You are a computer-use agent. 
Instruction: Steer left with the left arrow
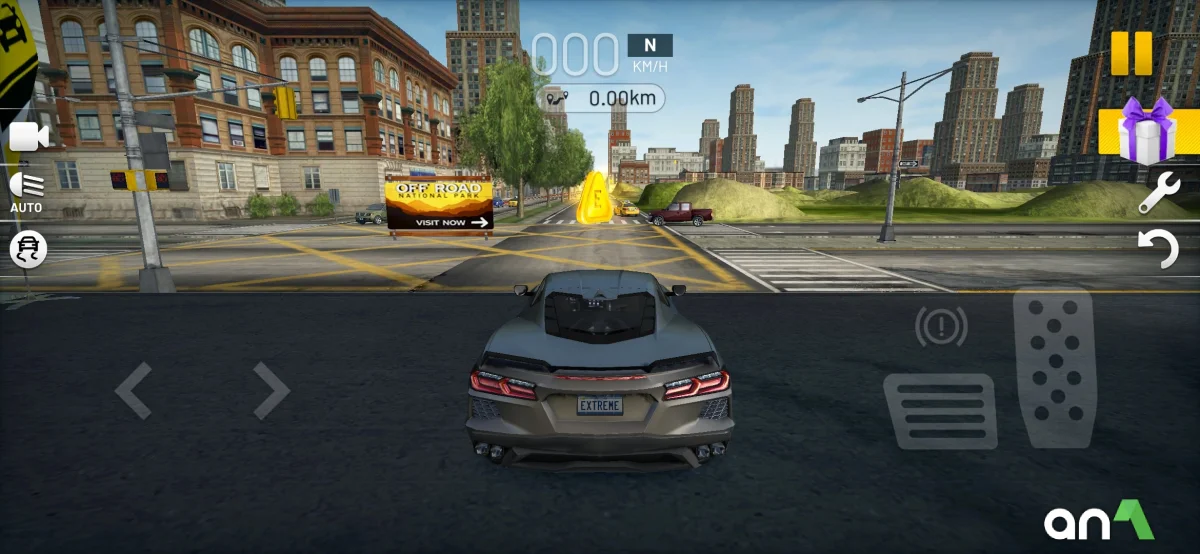(134, 390)
